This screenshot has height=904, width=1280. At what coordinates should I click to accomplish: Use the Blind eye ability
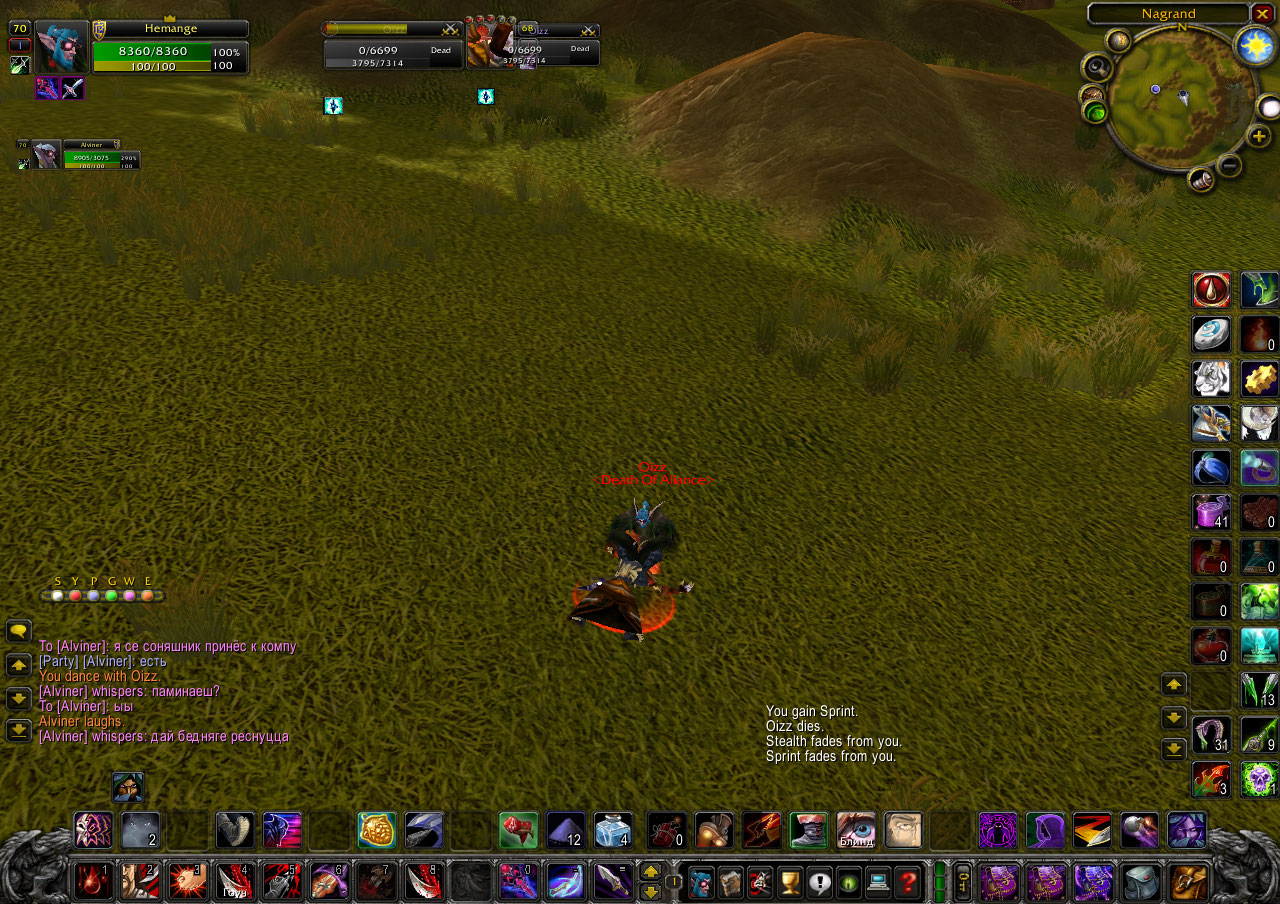coord(856,830)
